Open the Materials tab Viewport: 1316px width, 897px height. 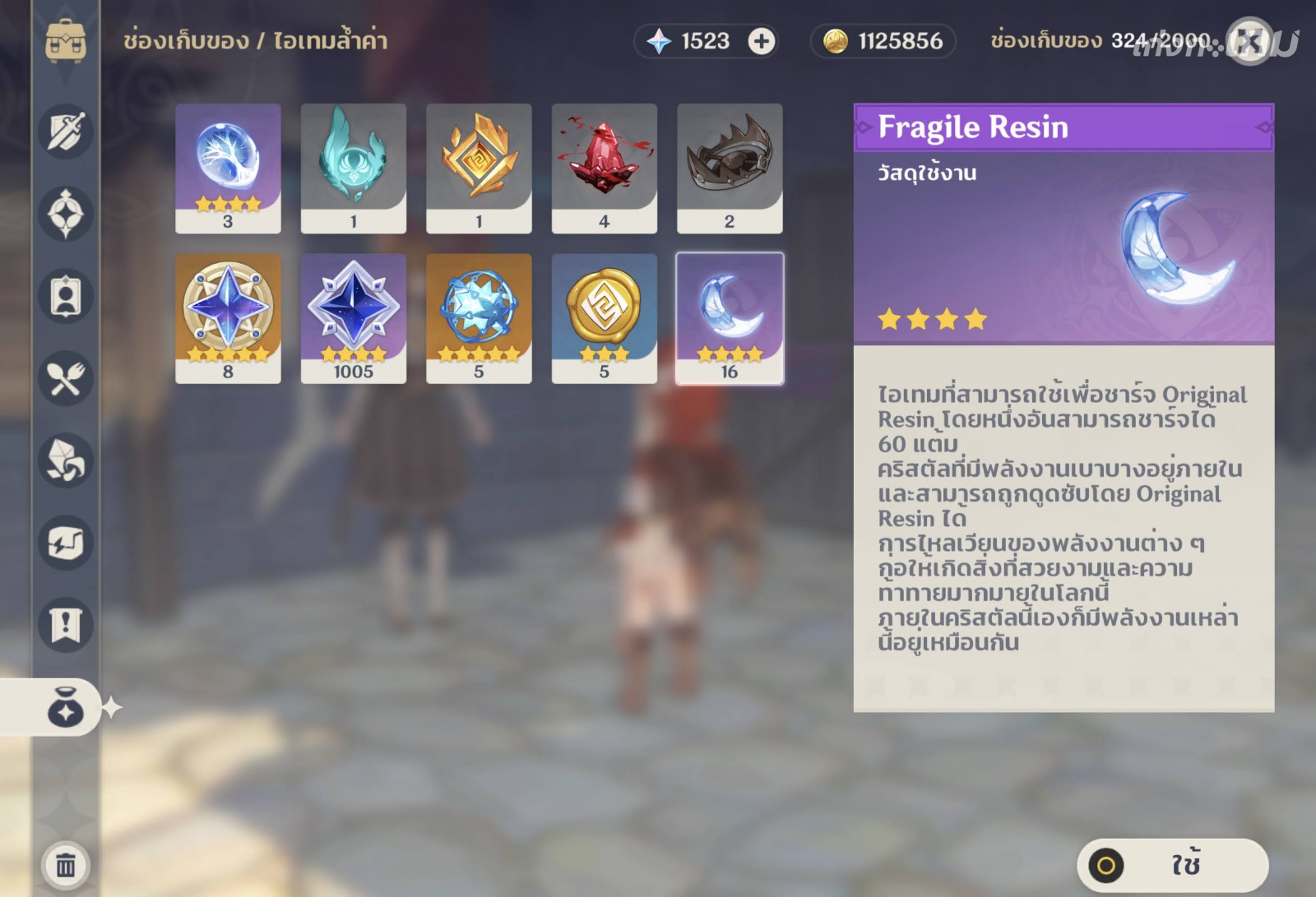(x=66, y=460)
